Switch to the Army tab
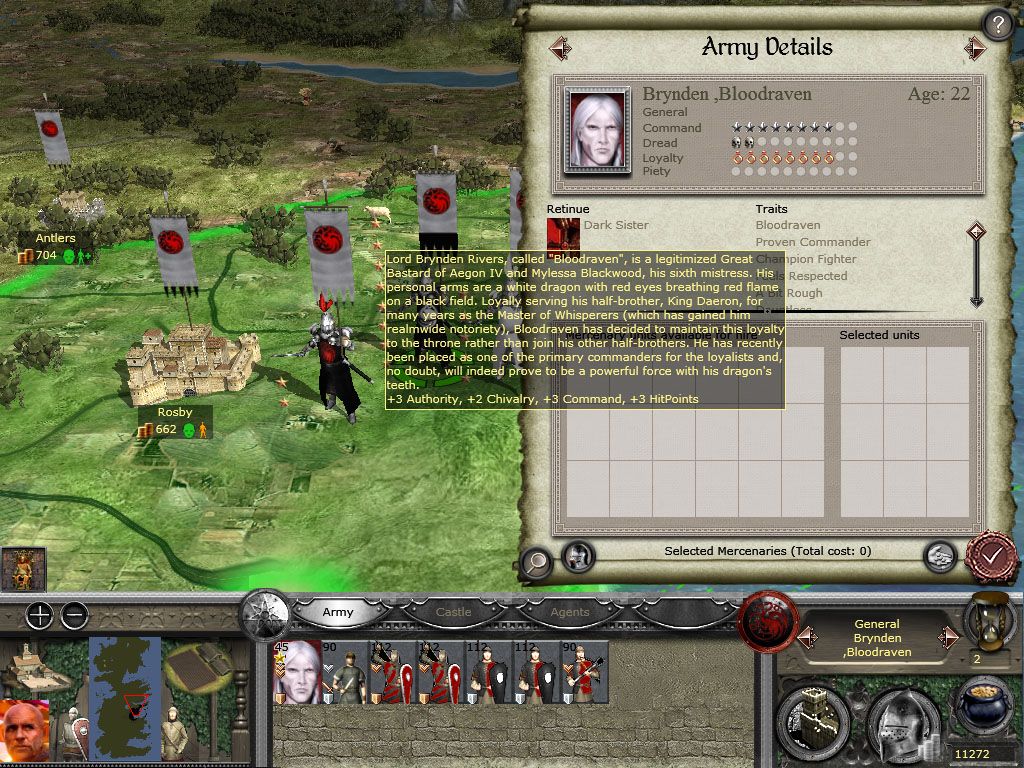 tap(337, 612)
